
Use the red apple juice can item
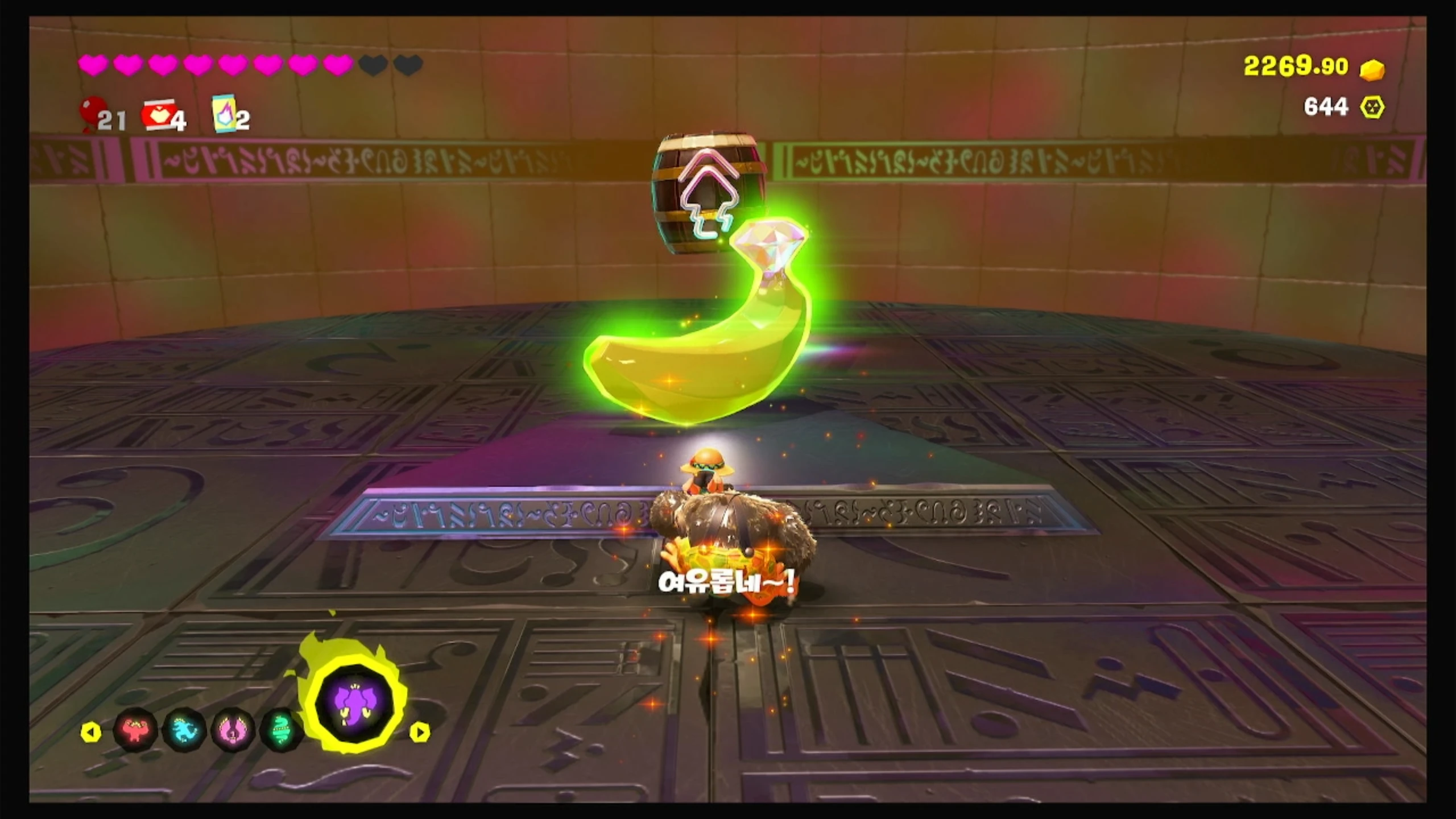158,115
